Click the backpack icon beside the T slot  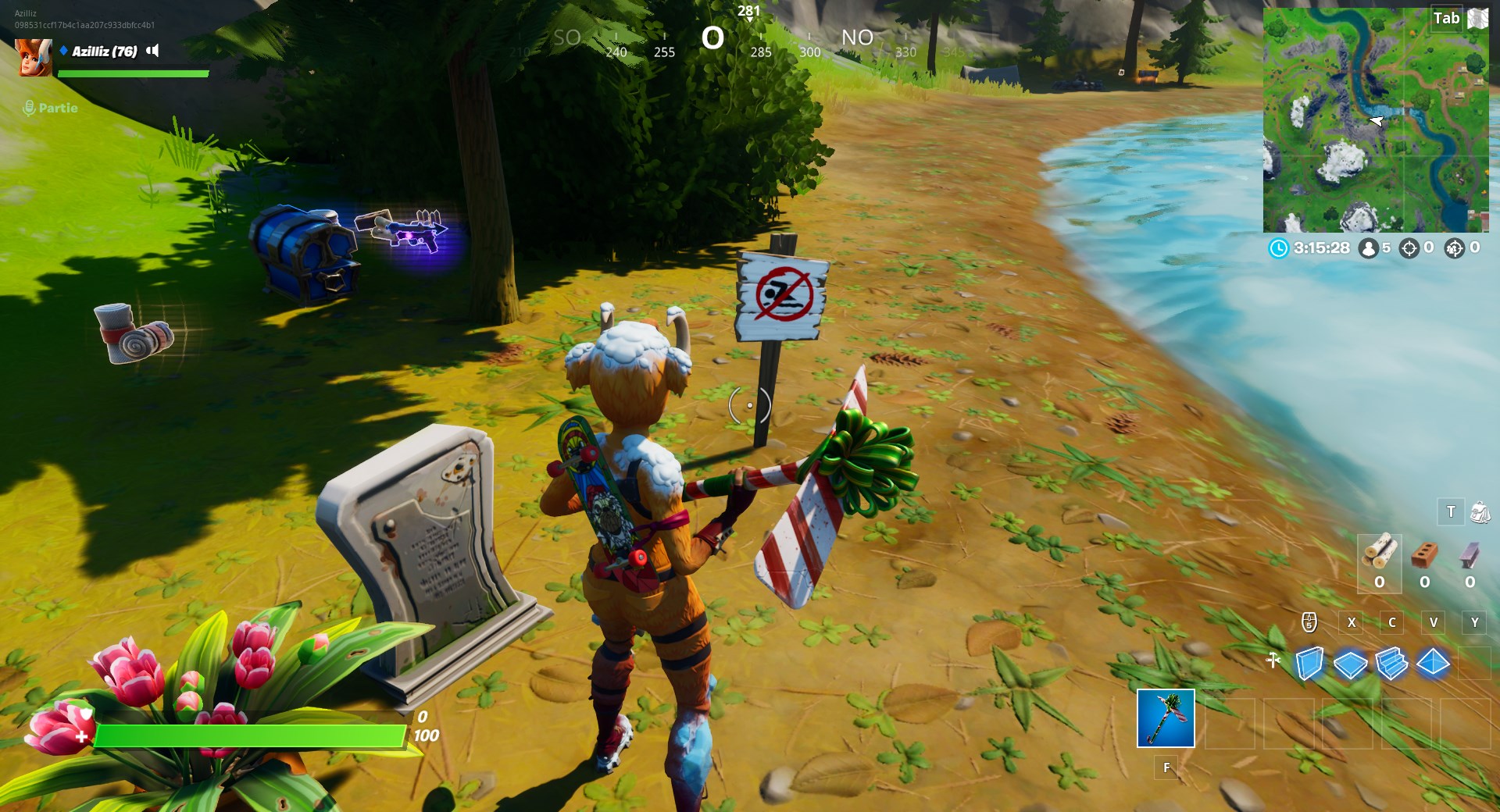tap(1480, 513)
